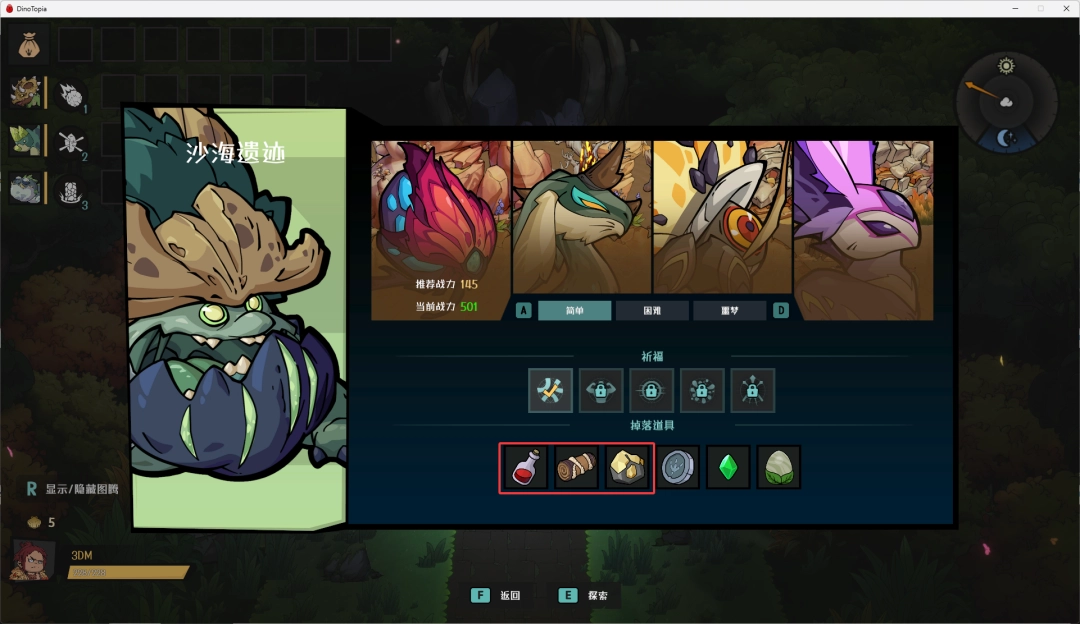This screenshot has width=1080, height=624.
Task: Inspect the wood log drop item
Action: click(577, 467)
